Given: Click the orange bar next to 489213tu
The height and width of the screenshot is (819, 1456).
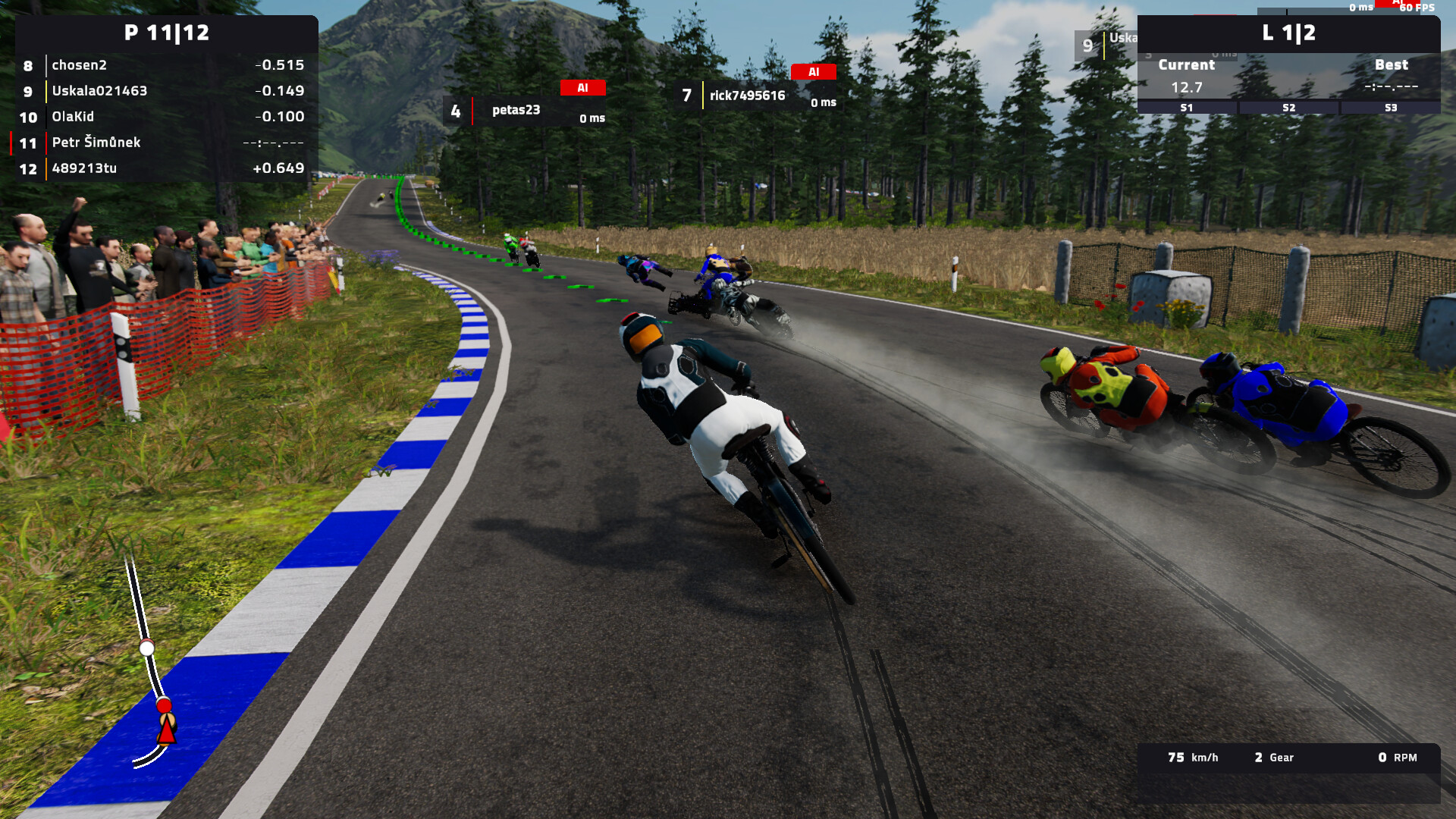Looking at the screenshot, I should click(45, 168).
